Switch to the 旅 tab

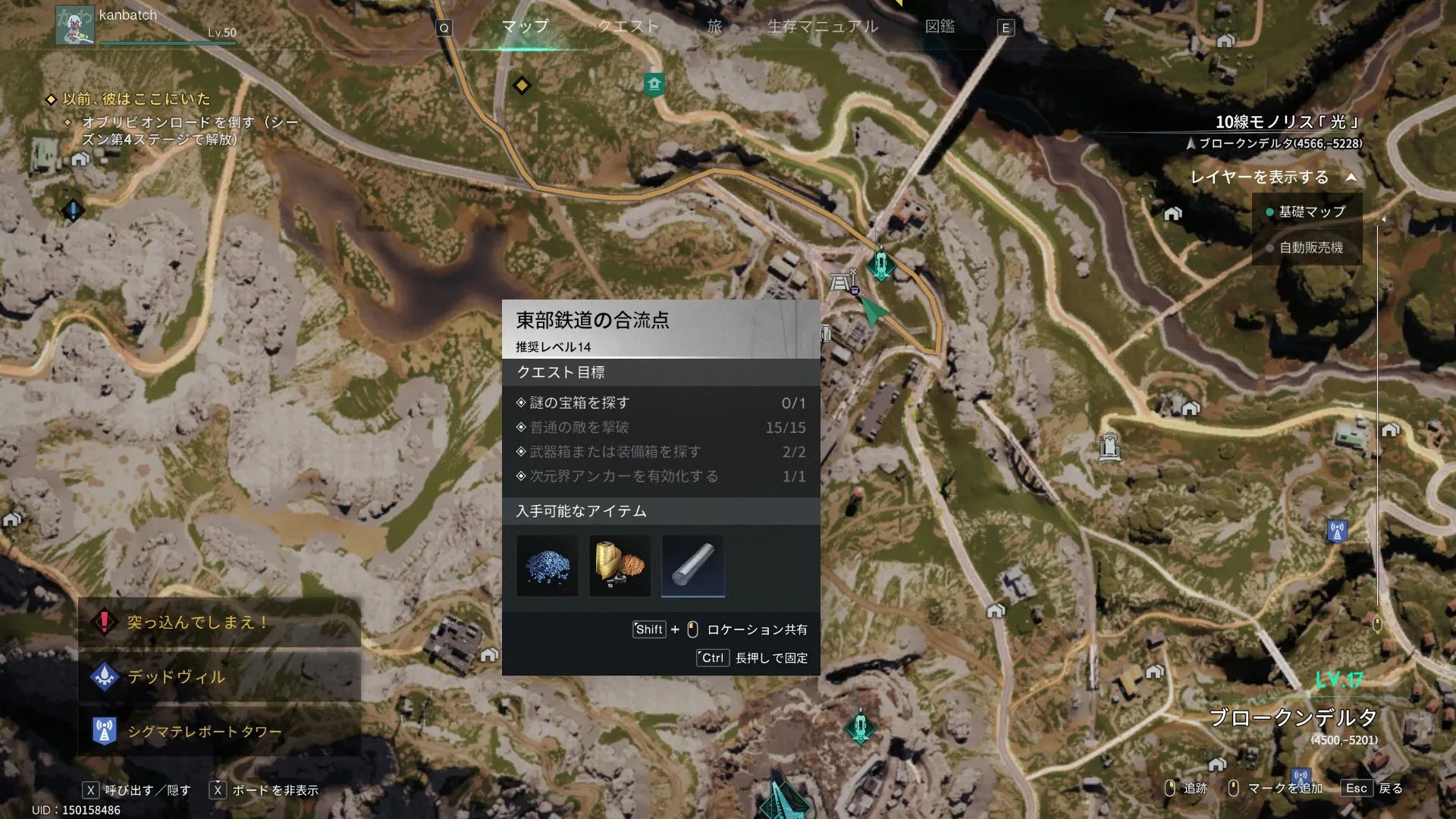pyautogui.click(x=714, y=27)
